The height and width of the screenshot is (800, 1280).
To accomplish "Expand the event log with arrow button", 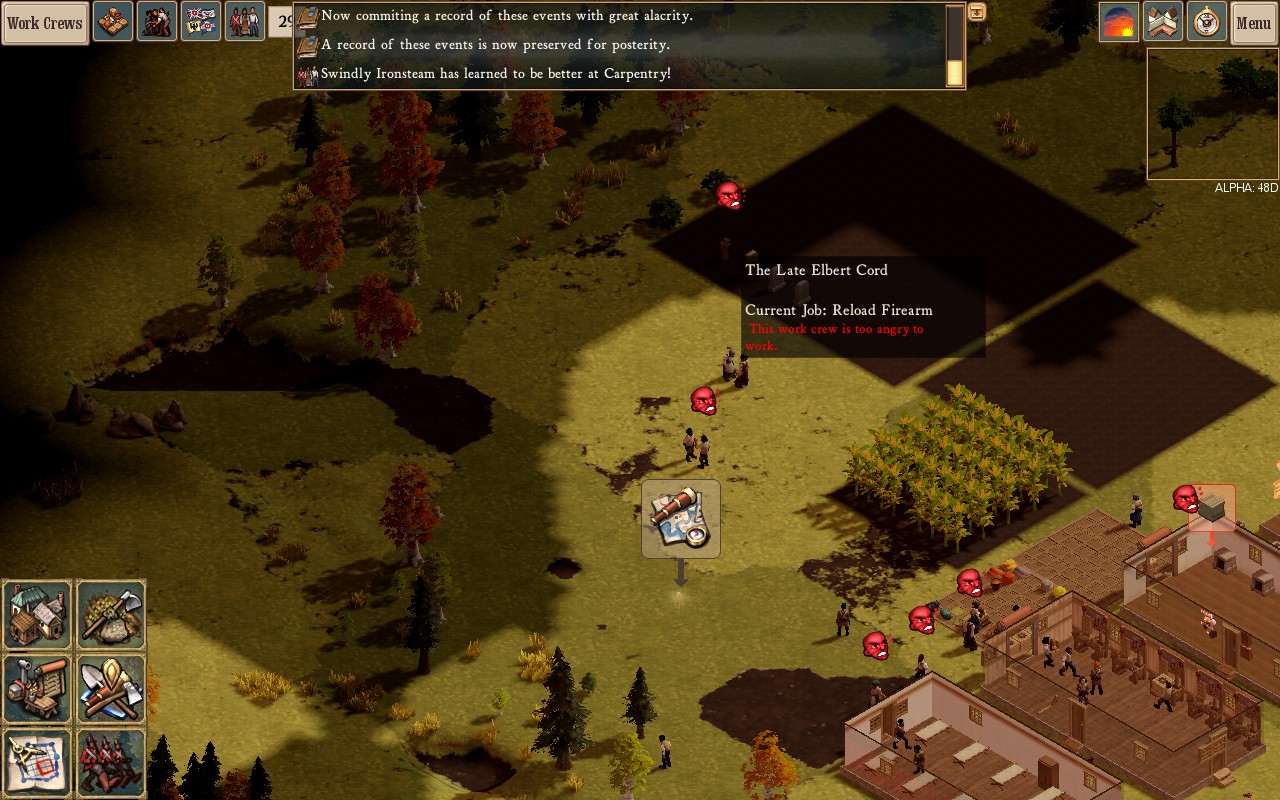I will tap(977, 12).
